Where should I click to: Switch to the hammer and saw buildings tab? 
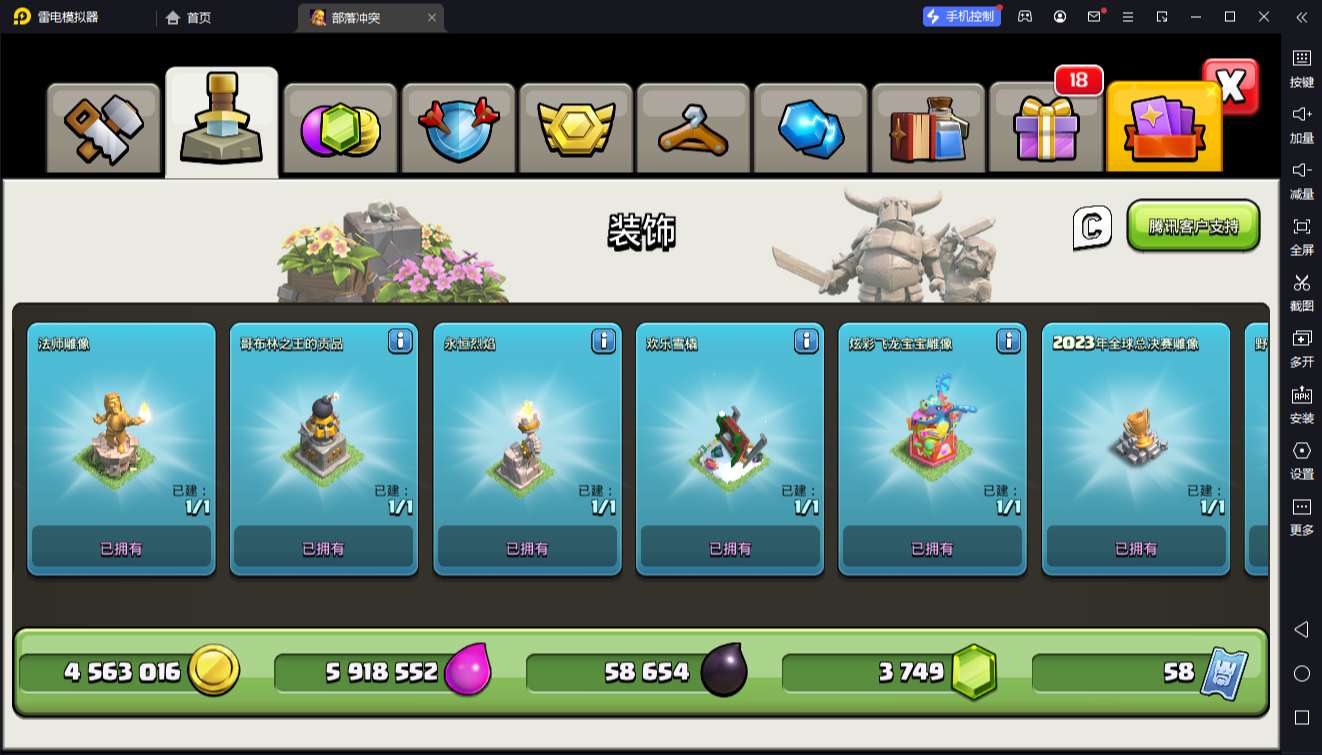click(x=104, y=129)
